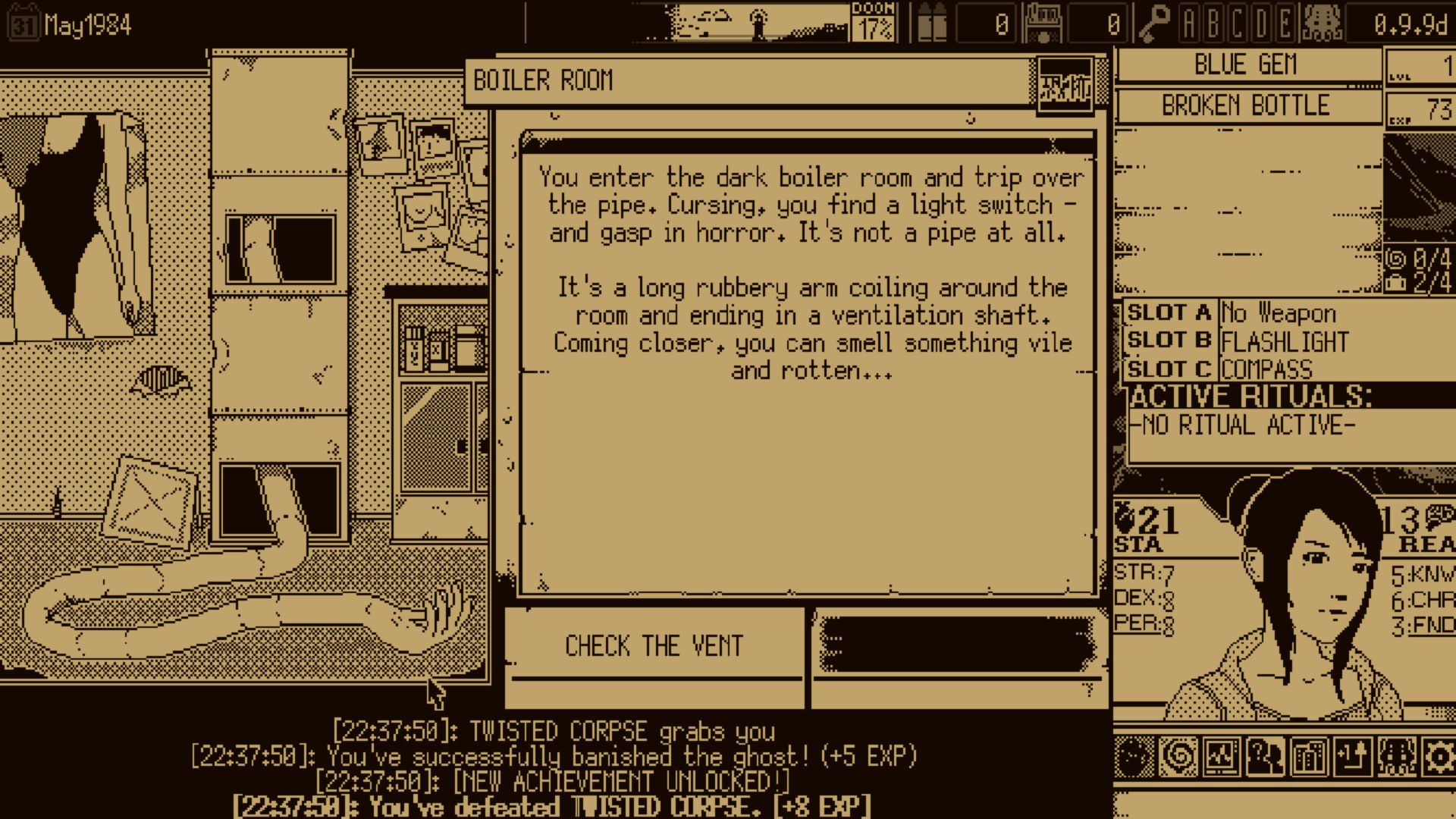Screen dimensions: 1456x819
Task: Open the gear settings icon
Action: (x=1439, y=756)
